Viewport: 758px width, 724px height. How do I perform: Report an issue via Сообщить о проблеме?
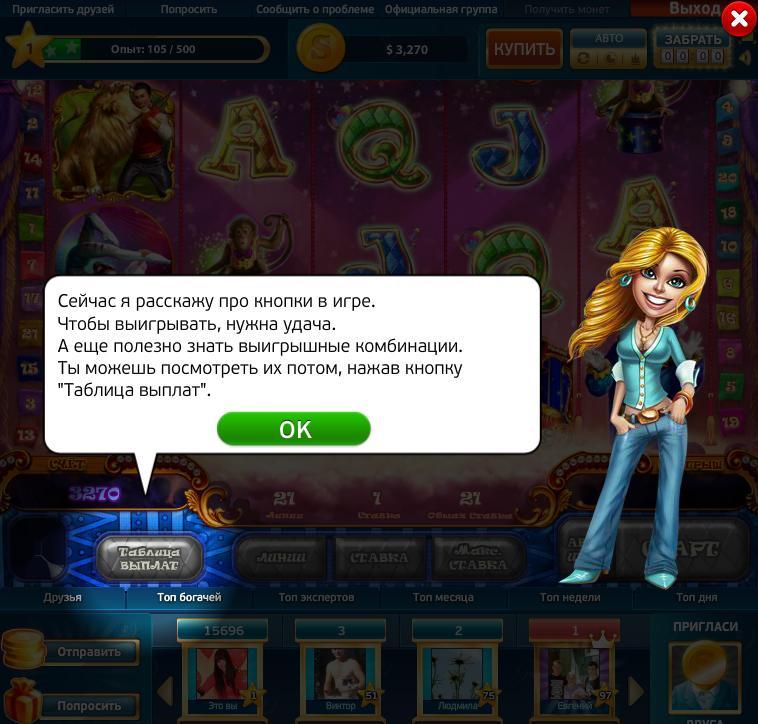pyautogui.click(x=316, y=9)
